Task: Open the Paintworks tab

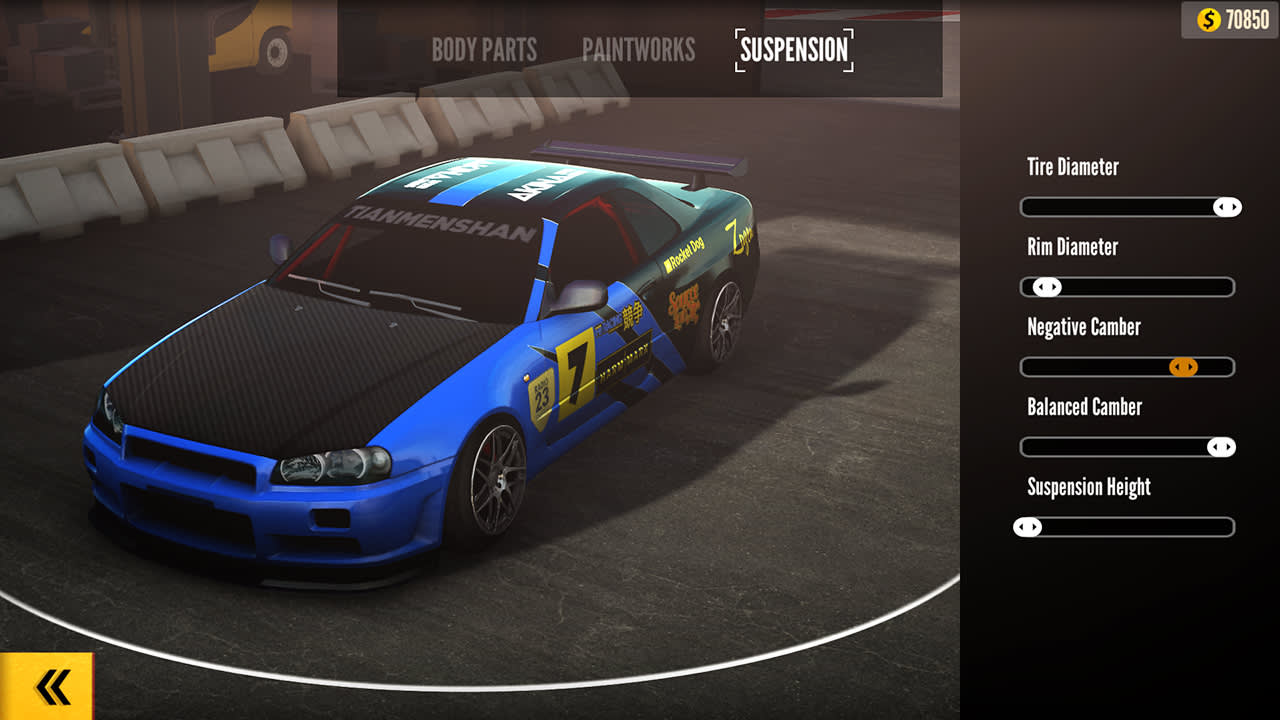Action: coord(639,51)
